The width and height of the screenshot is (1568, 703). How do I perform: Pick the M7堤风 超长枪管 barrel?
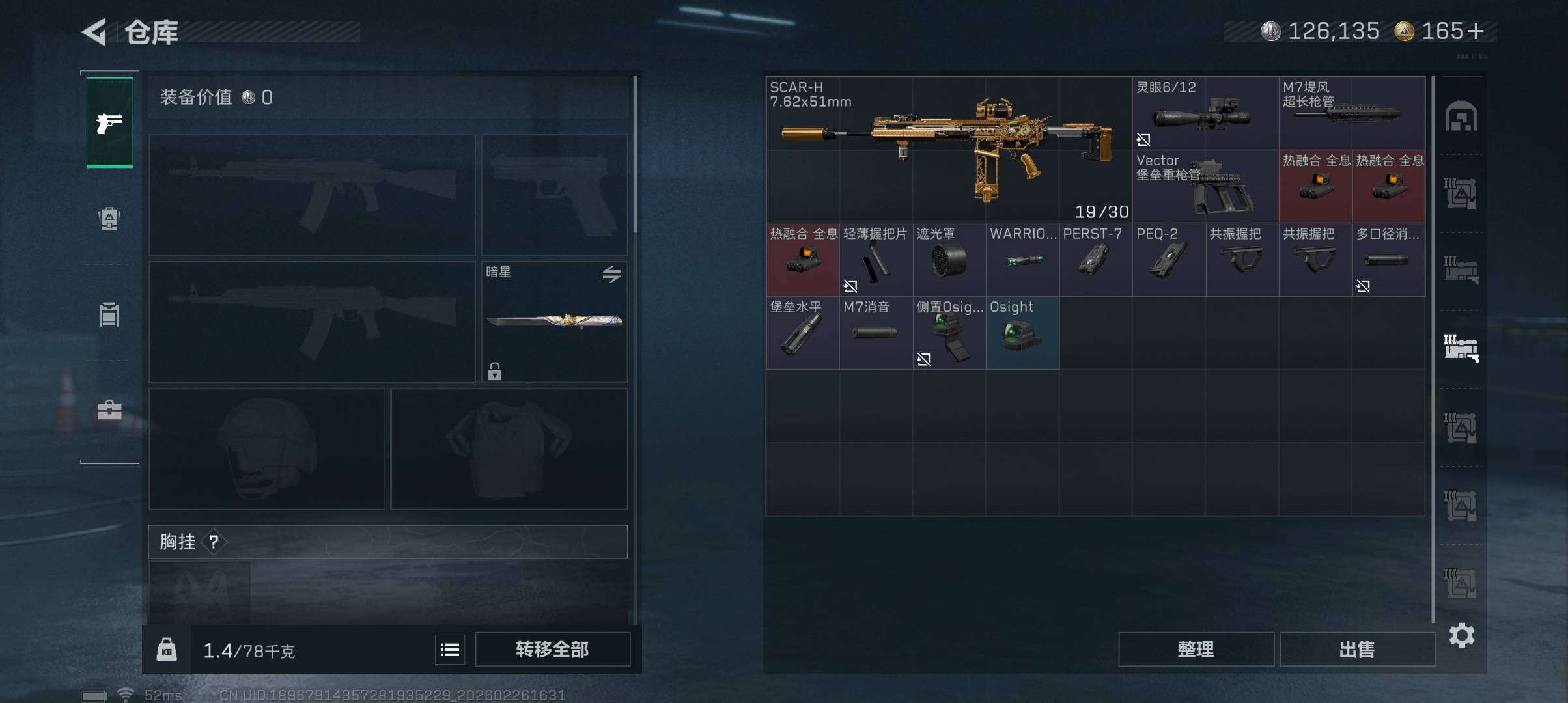[x=1351, y=114]
